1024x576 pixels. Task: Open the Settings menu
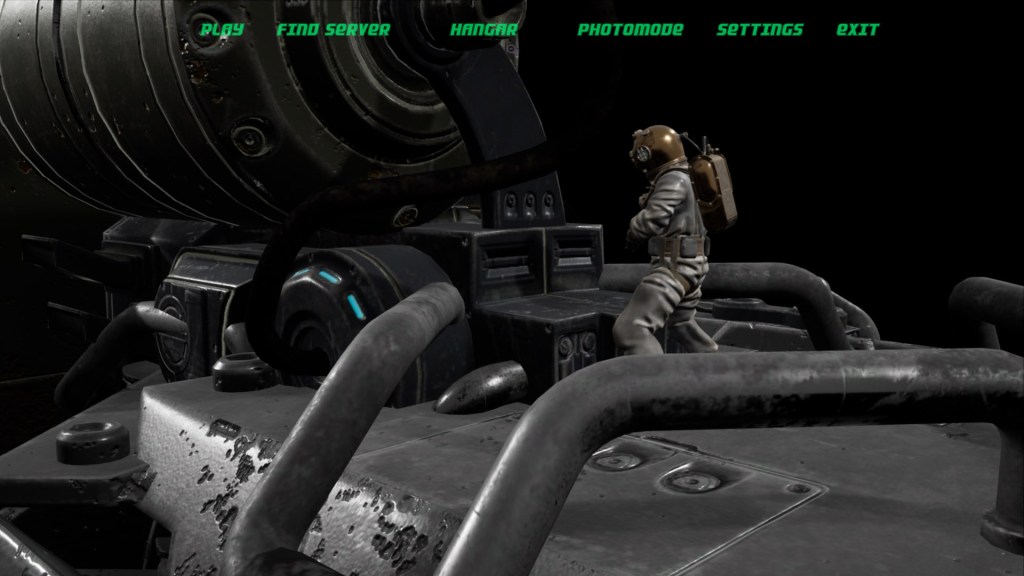760,30
